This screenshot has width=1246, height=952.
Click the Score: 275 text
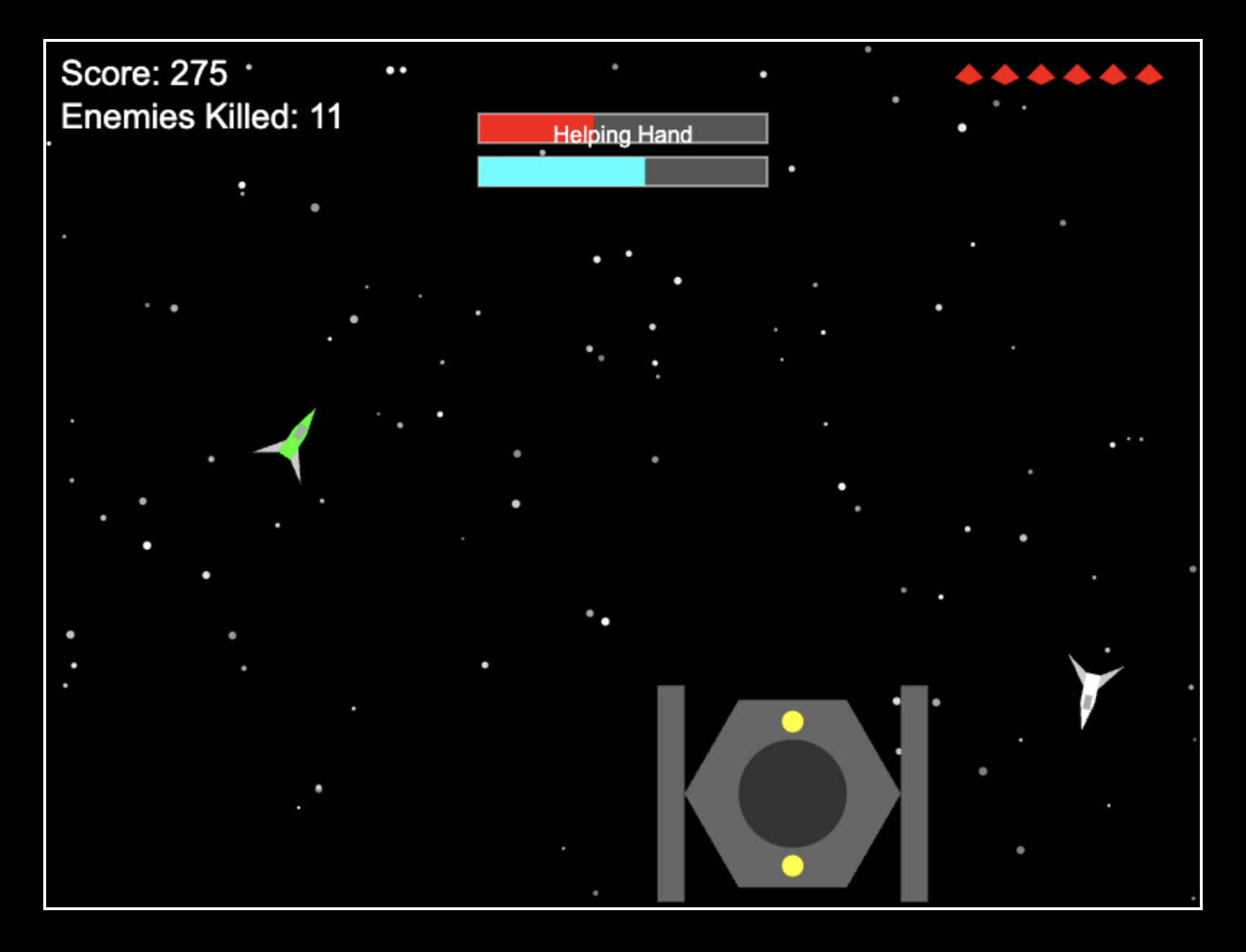143,72
